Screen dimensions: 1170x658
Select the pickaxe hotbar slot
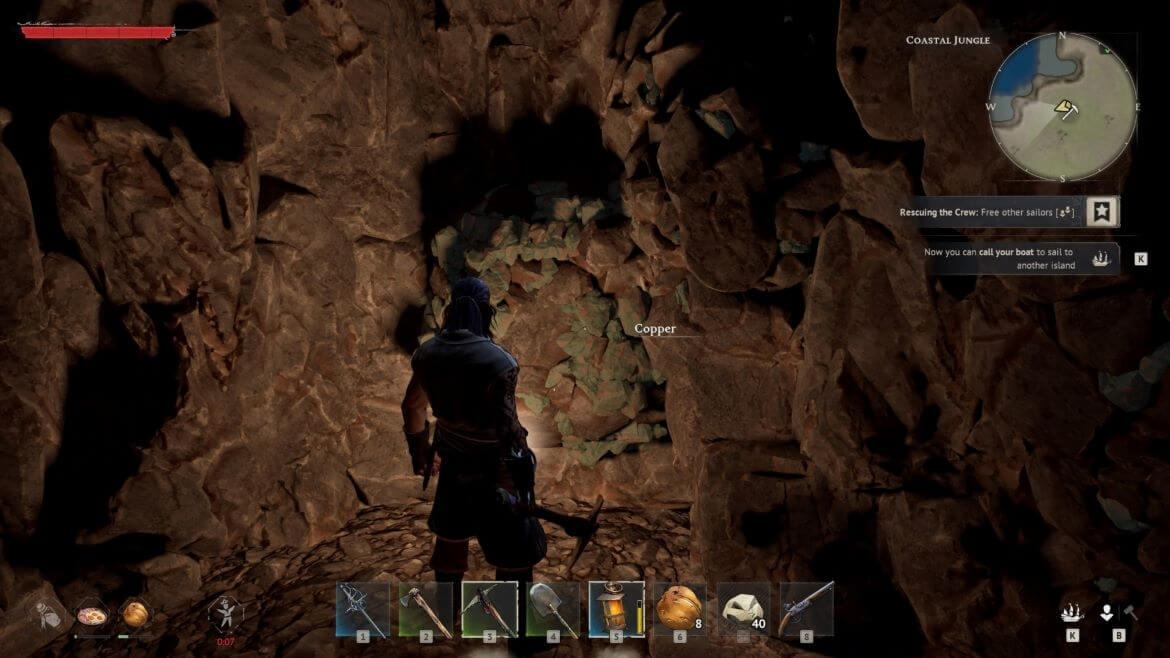(489, 609)
